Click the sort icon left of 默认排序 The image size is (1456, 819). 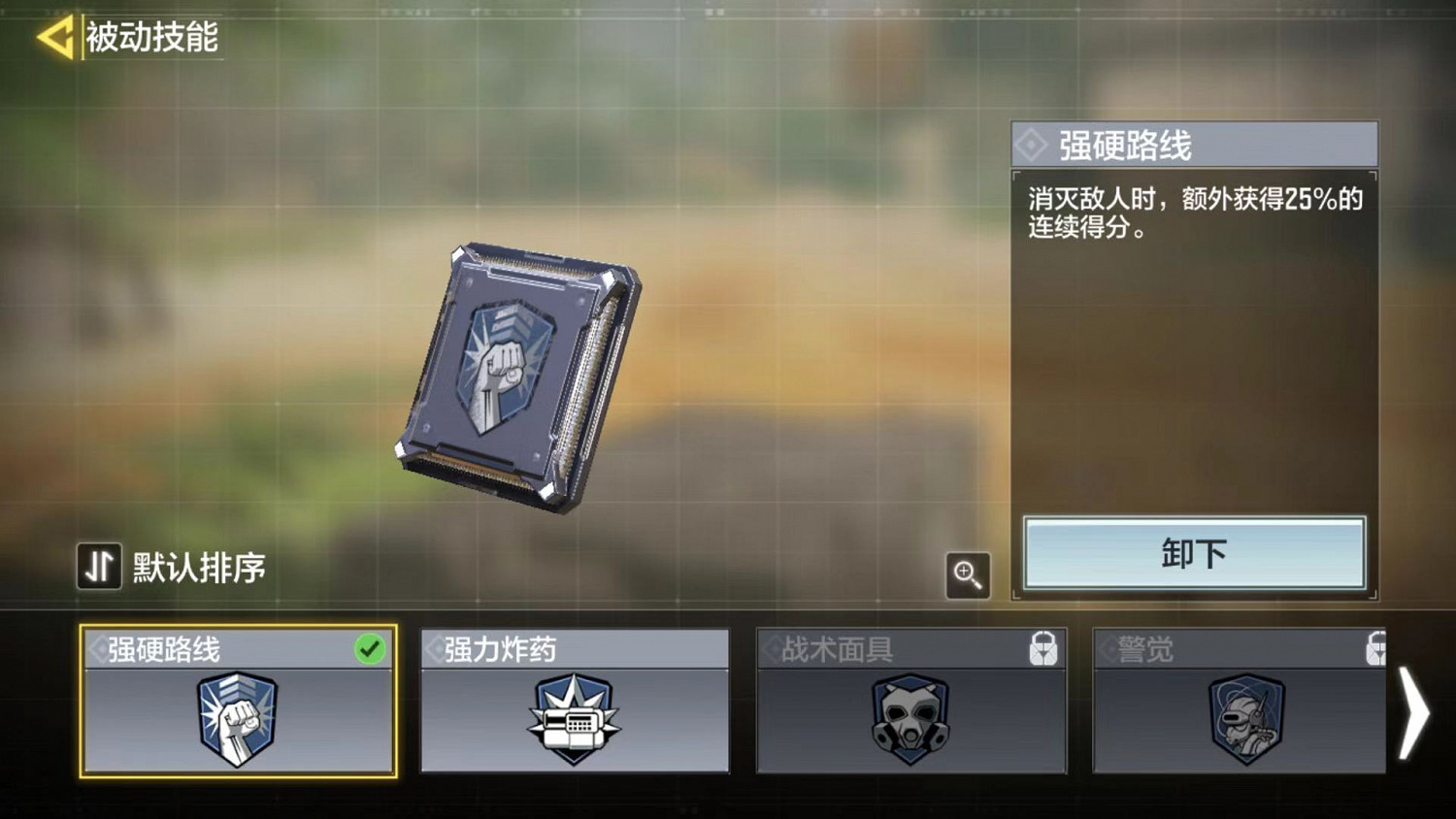(x=97, y=566)
